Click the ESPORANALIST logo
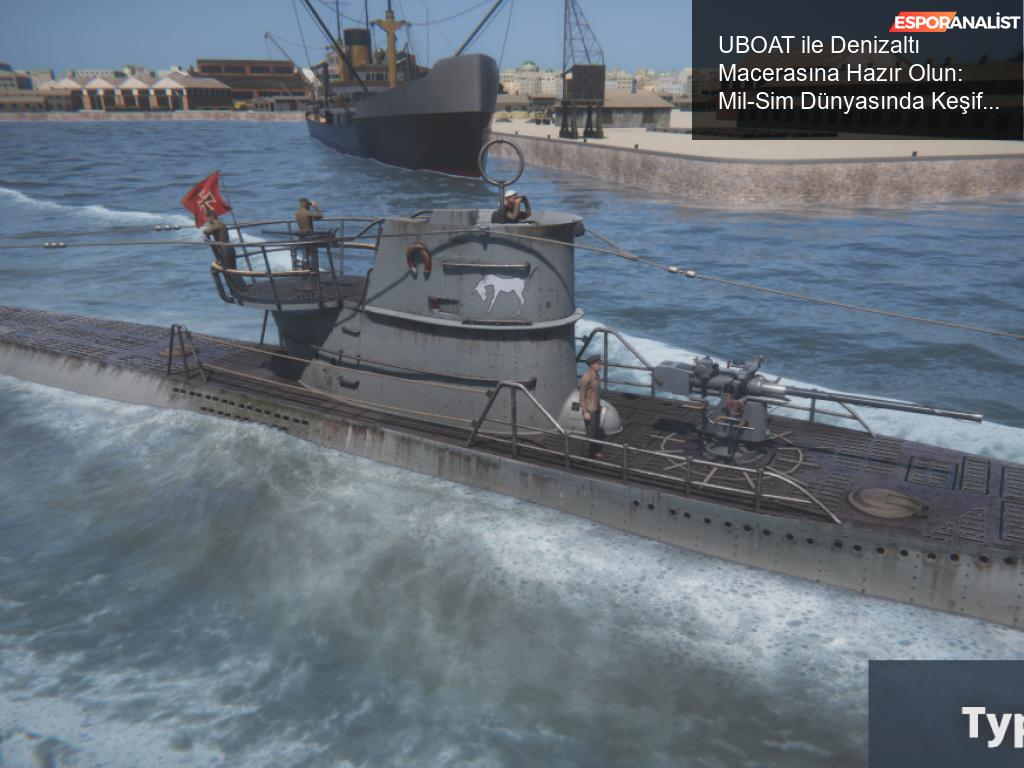Image resolution: width=1024 pixels, height=768 pixels. pos(954,21)
